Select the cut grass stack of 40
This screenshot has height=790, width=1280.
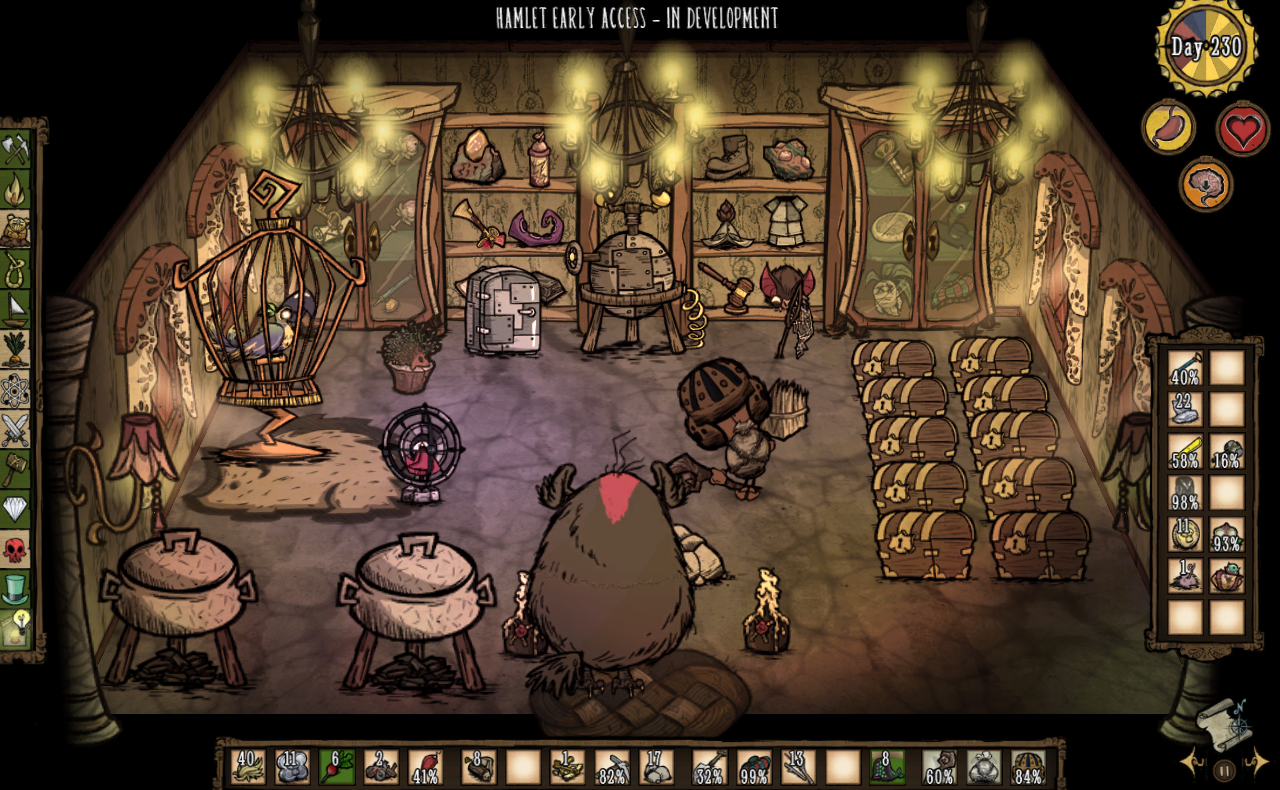247,767
